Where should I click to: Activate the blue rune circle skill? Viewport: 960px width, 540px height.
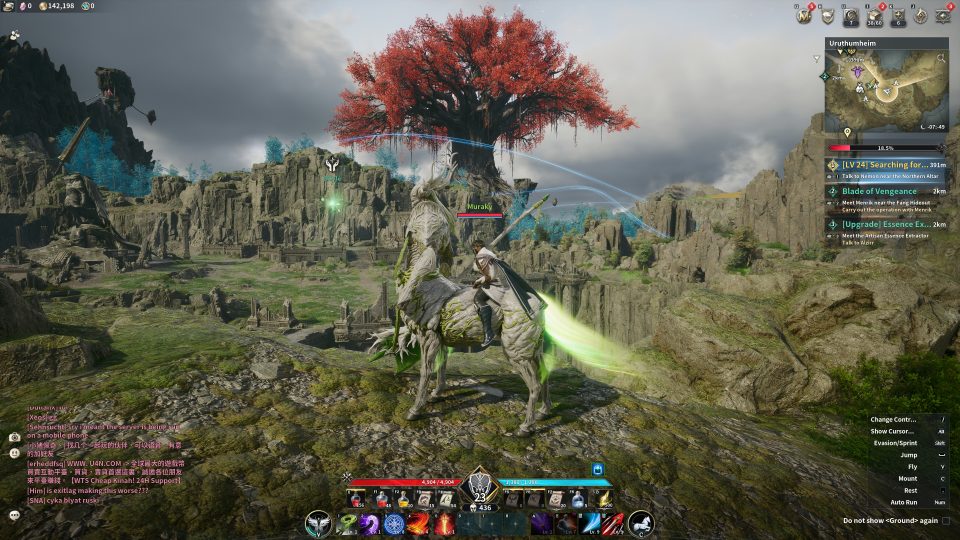pyautogui.click(x=394, y=523)
